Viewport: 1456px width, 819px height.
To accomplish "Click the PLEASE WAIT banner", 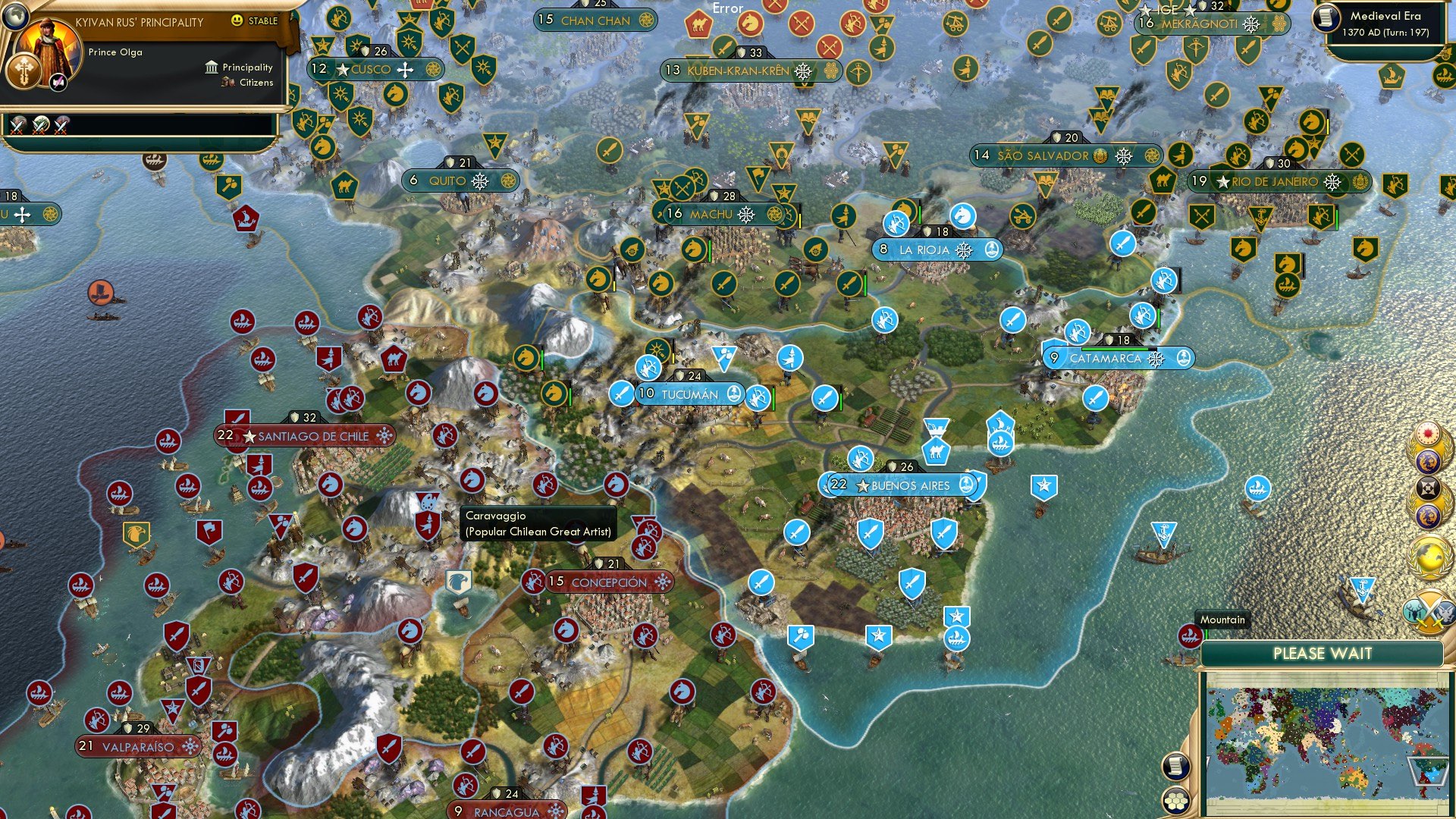I will (x=1324, y=654).
